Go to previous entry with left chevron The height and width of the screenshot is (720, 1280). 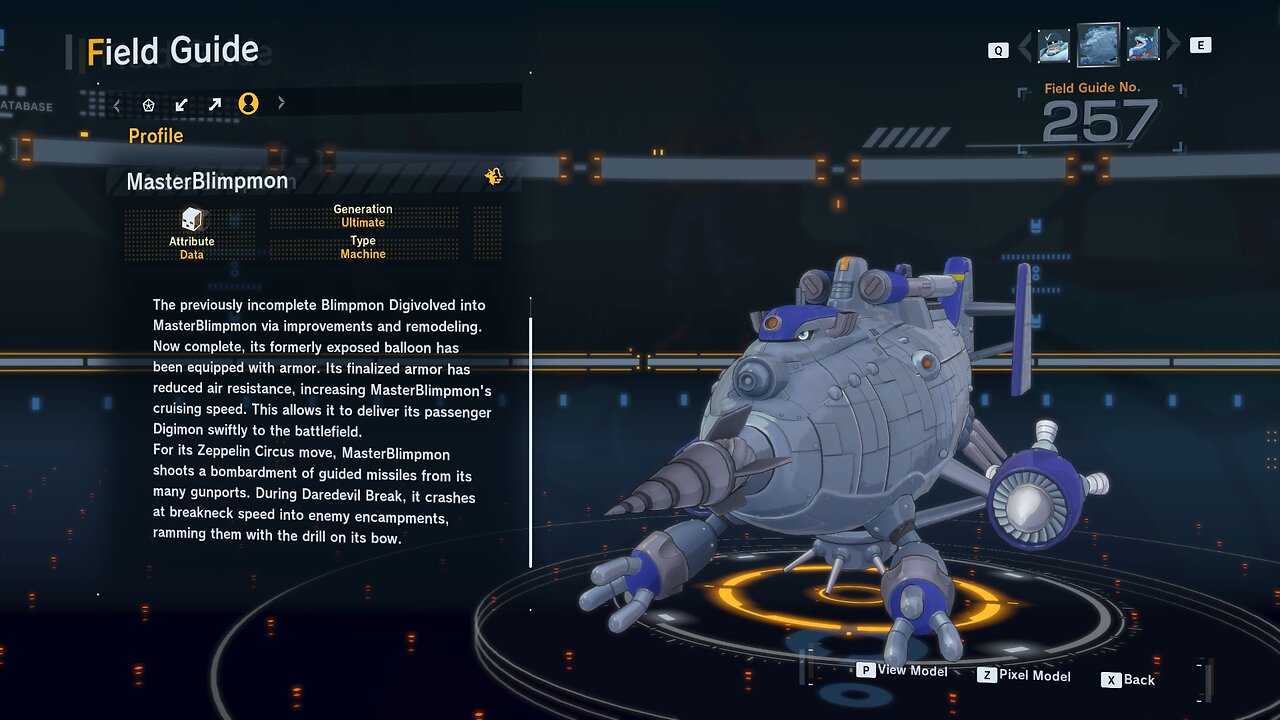[1024, 46]
